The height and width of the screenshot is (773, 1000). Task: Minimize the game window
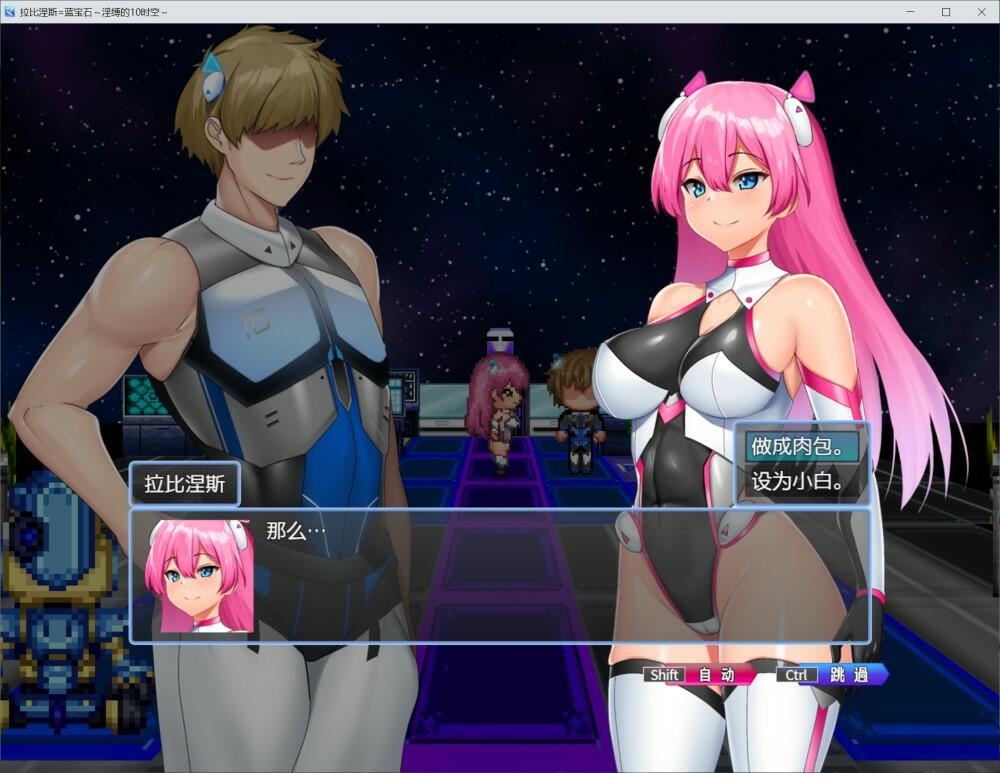pos(910,12)
